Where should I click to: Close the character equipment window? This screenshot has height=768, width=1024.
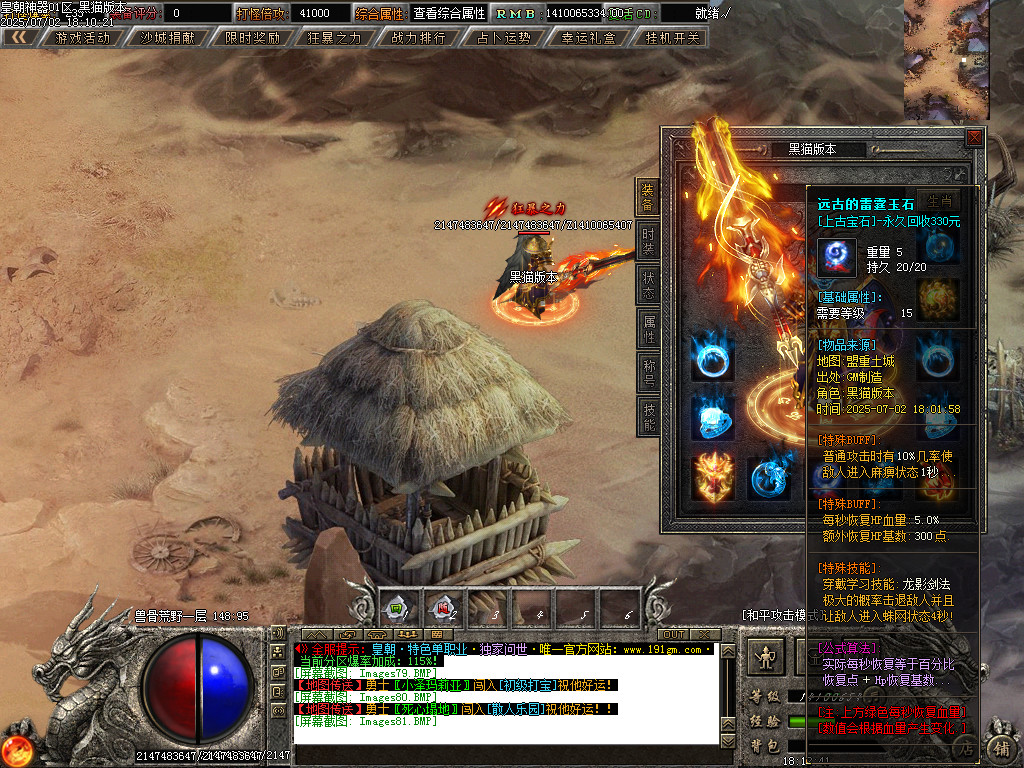pos(974,137)
